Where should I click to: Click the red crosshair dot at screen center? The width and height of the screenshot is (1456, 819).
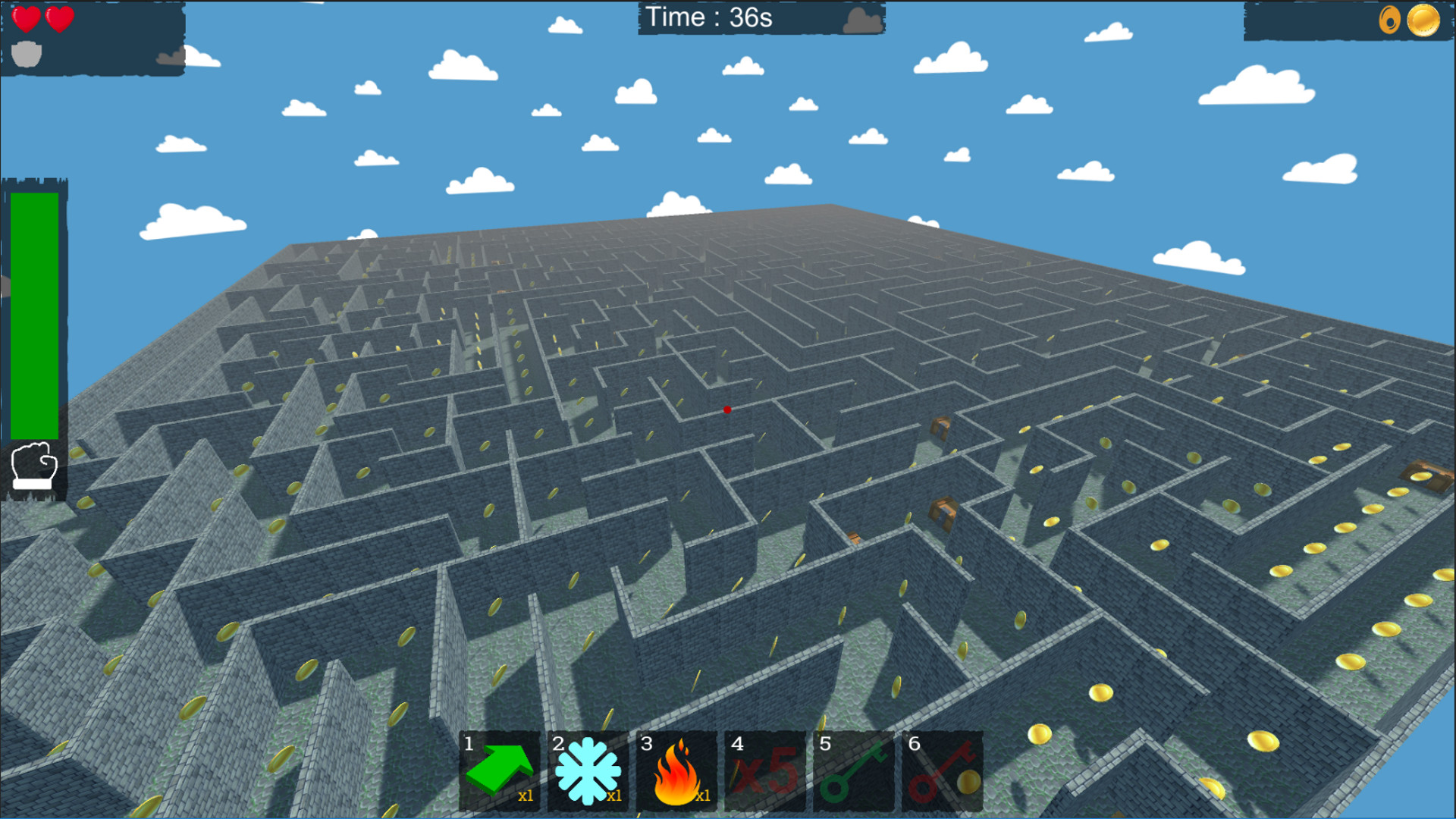pos(727,409)
